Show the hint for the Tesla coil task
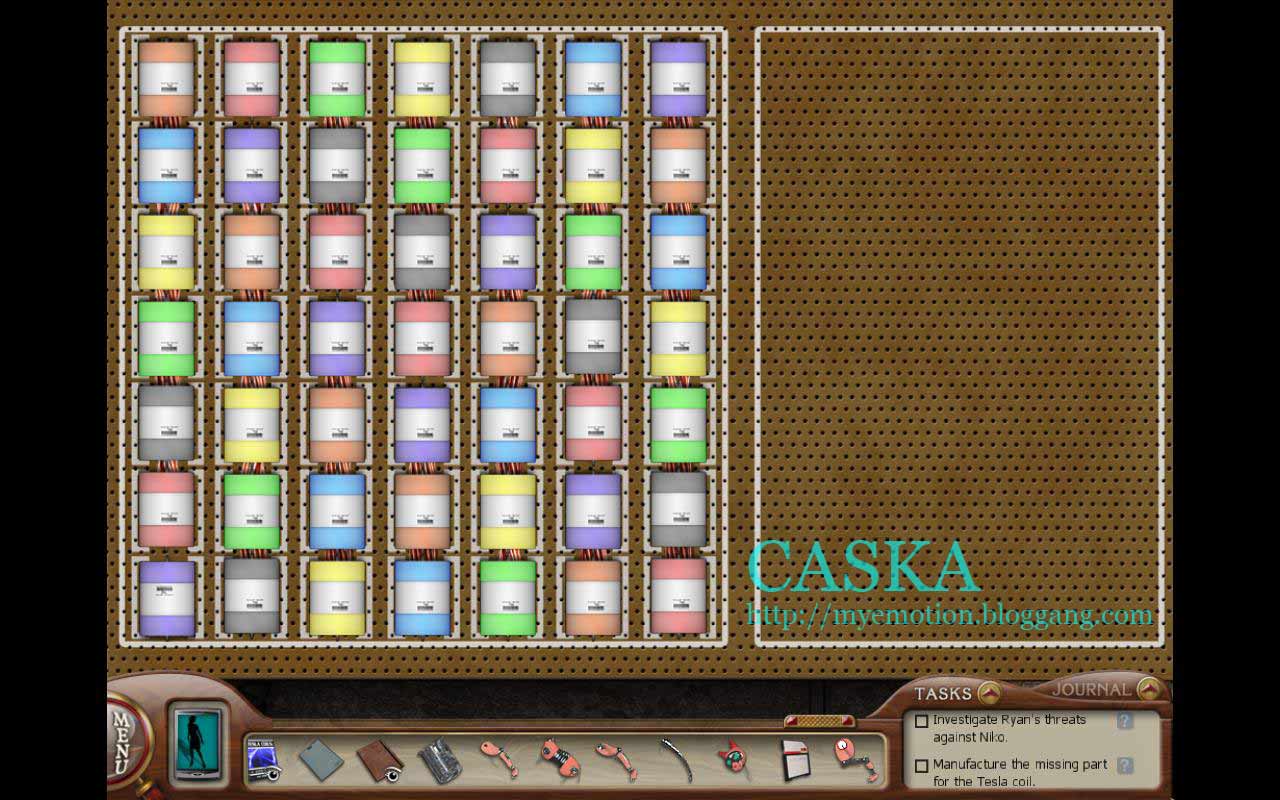The height and width of the screenshot is (800, 1280). [x=1125, y=765]
